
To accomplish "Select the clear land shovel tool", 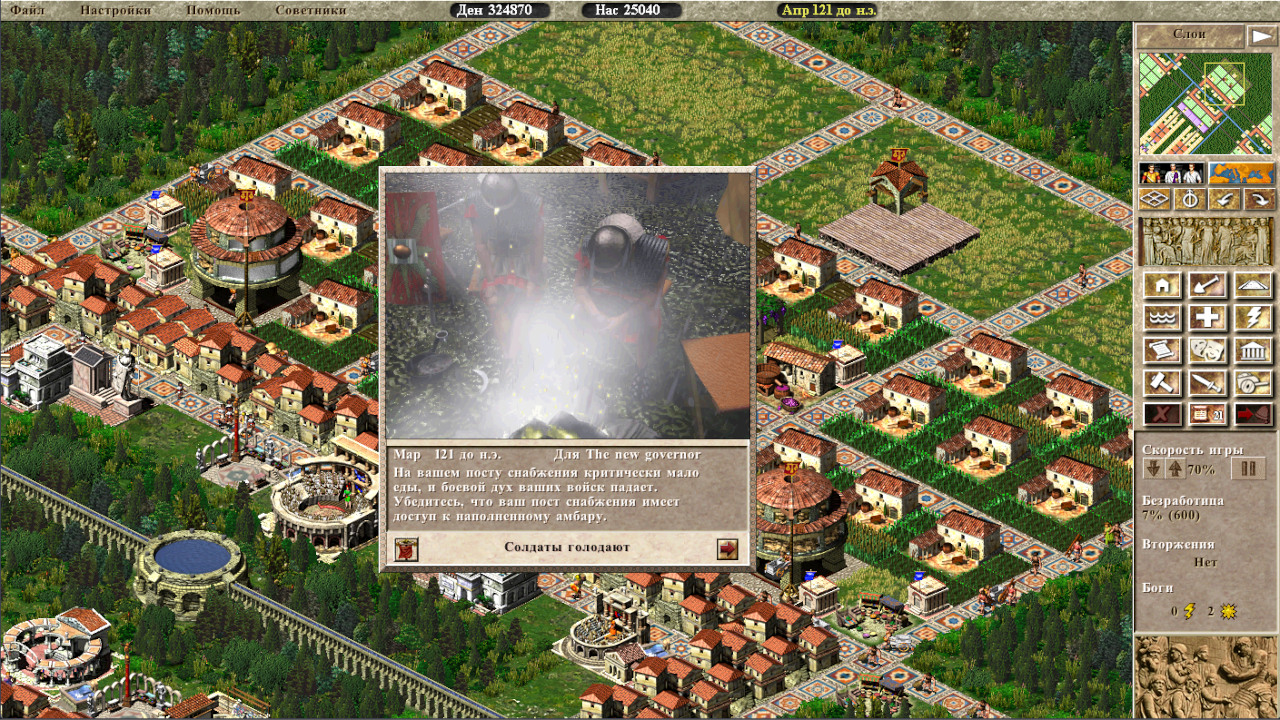I will pos(1207,285).
